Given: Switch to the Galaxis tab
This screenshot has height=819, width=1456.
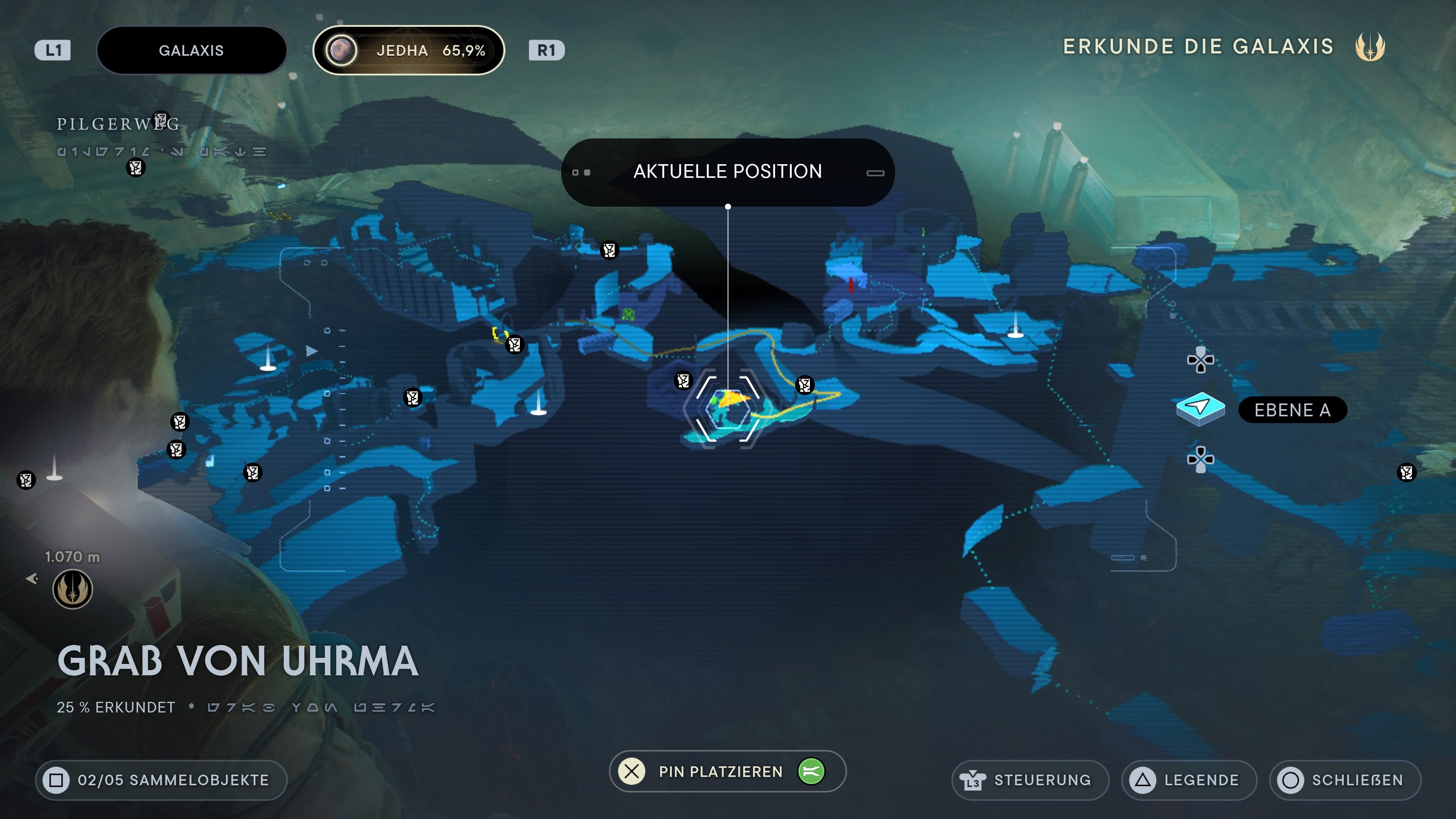Looking at the screenshot, I should [191, 50].
